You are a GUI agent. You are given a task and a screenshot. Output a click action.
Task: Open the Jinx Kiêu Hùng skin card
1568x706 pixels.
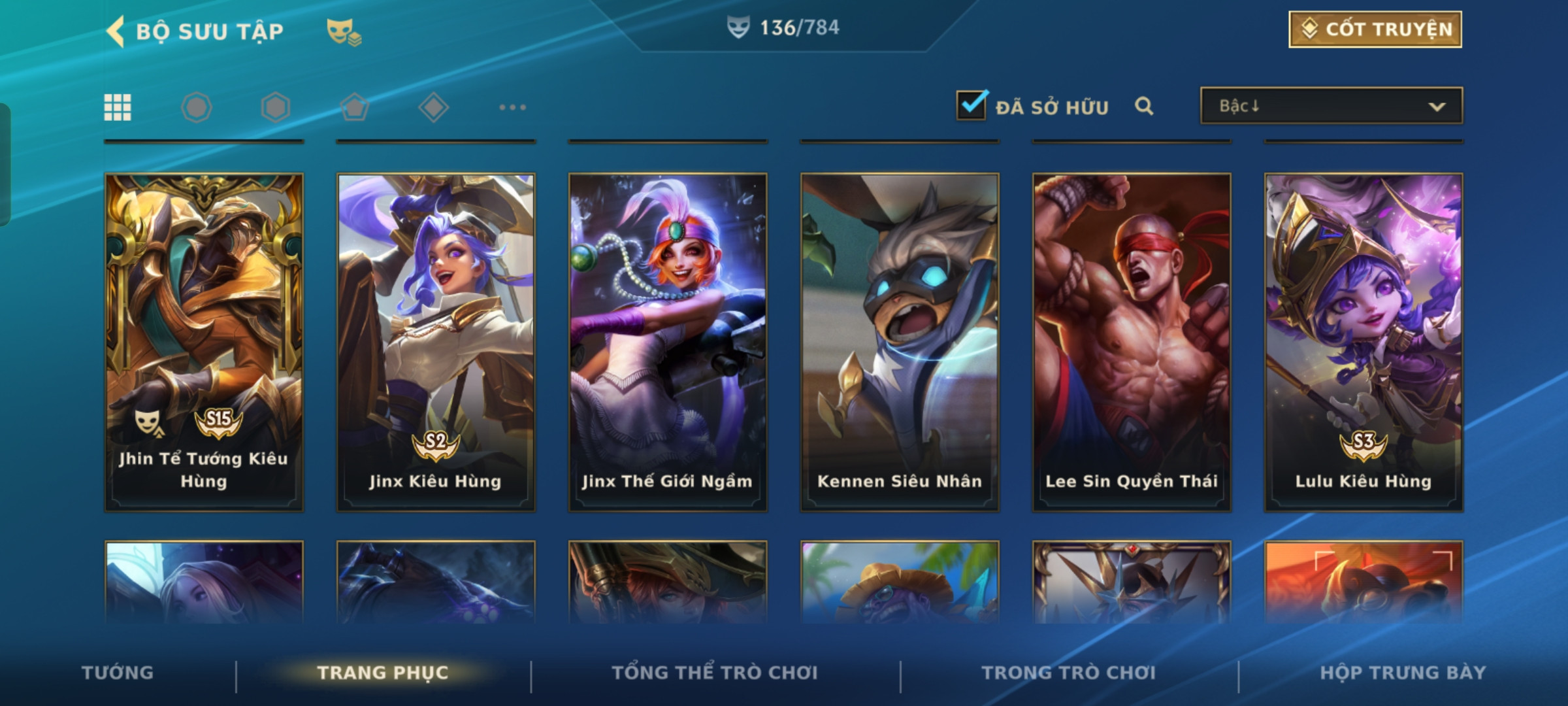(436, 341)
